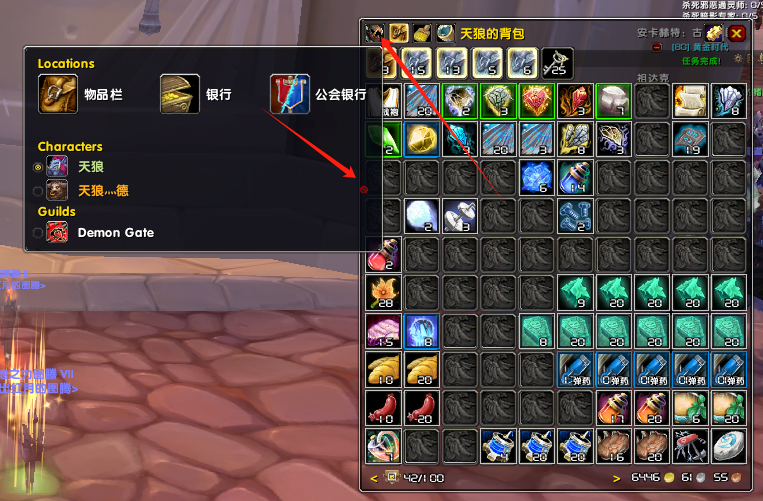The width and height of the screenshot is (763, 501).
Task: Select the red heart gem item slot
Action: (x=535, y=101)
